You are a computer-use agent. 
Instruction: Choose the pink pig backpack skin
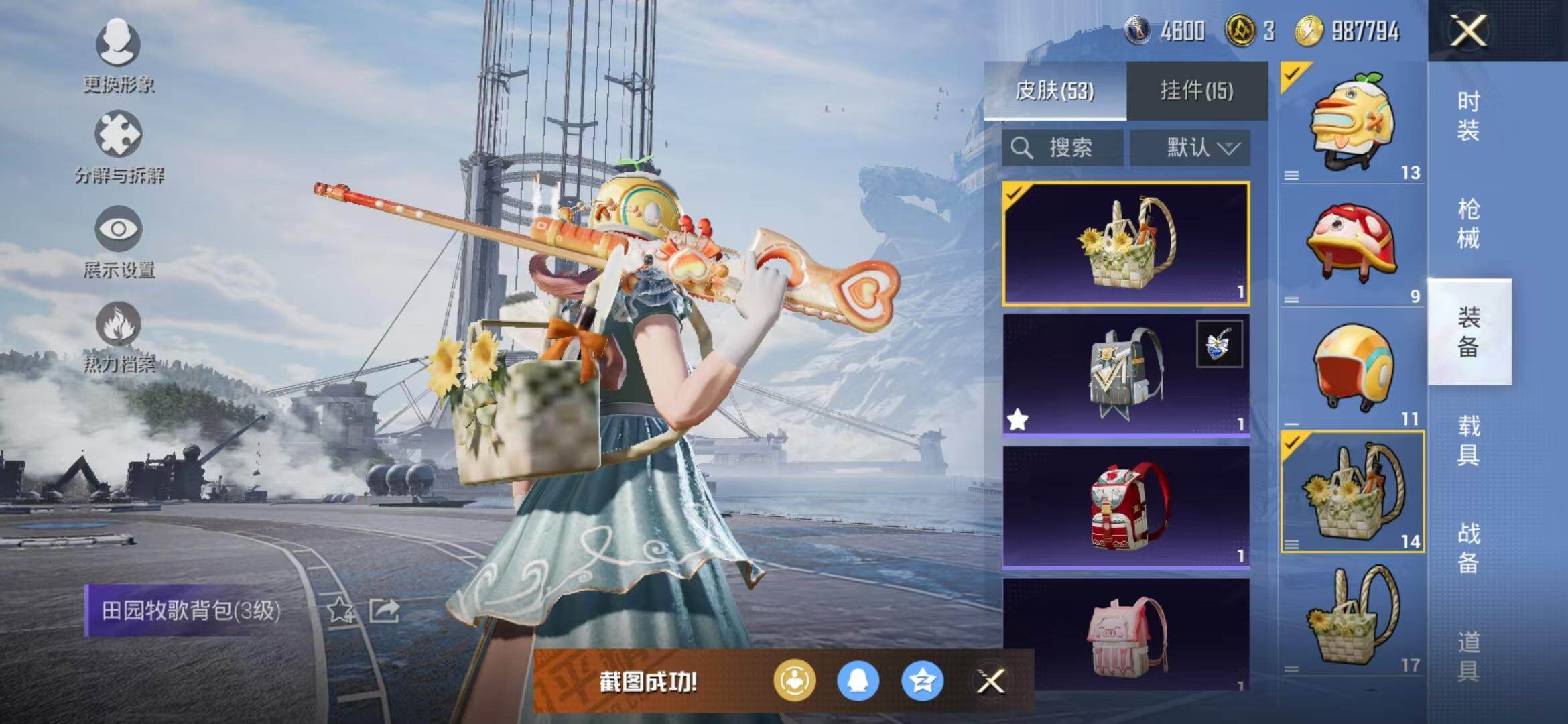pos(1126,636)
